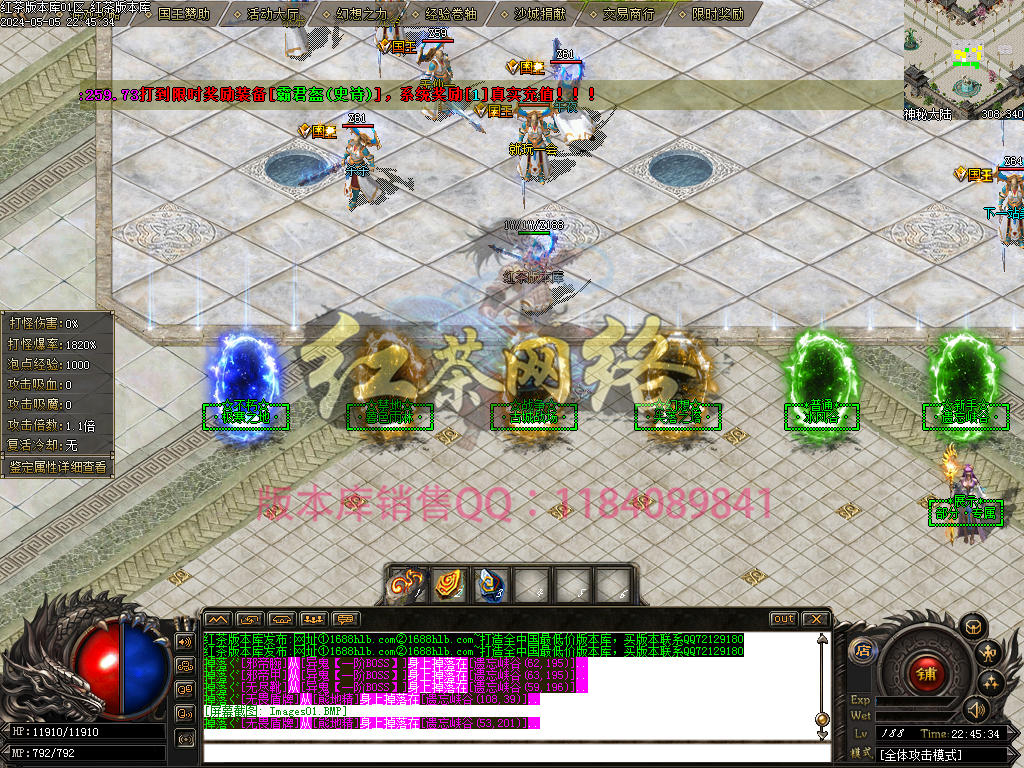Screen dimensions: 1024x768
Task: Open the 国王赞助 top menu
Action: (x=184, y=14)
